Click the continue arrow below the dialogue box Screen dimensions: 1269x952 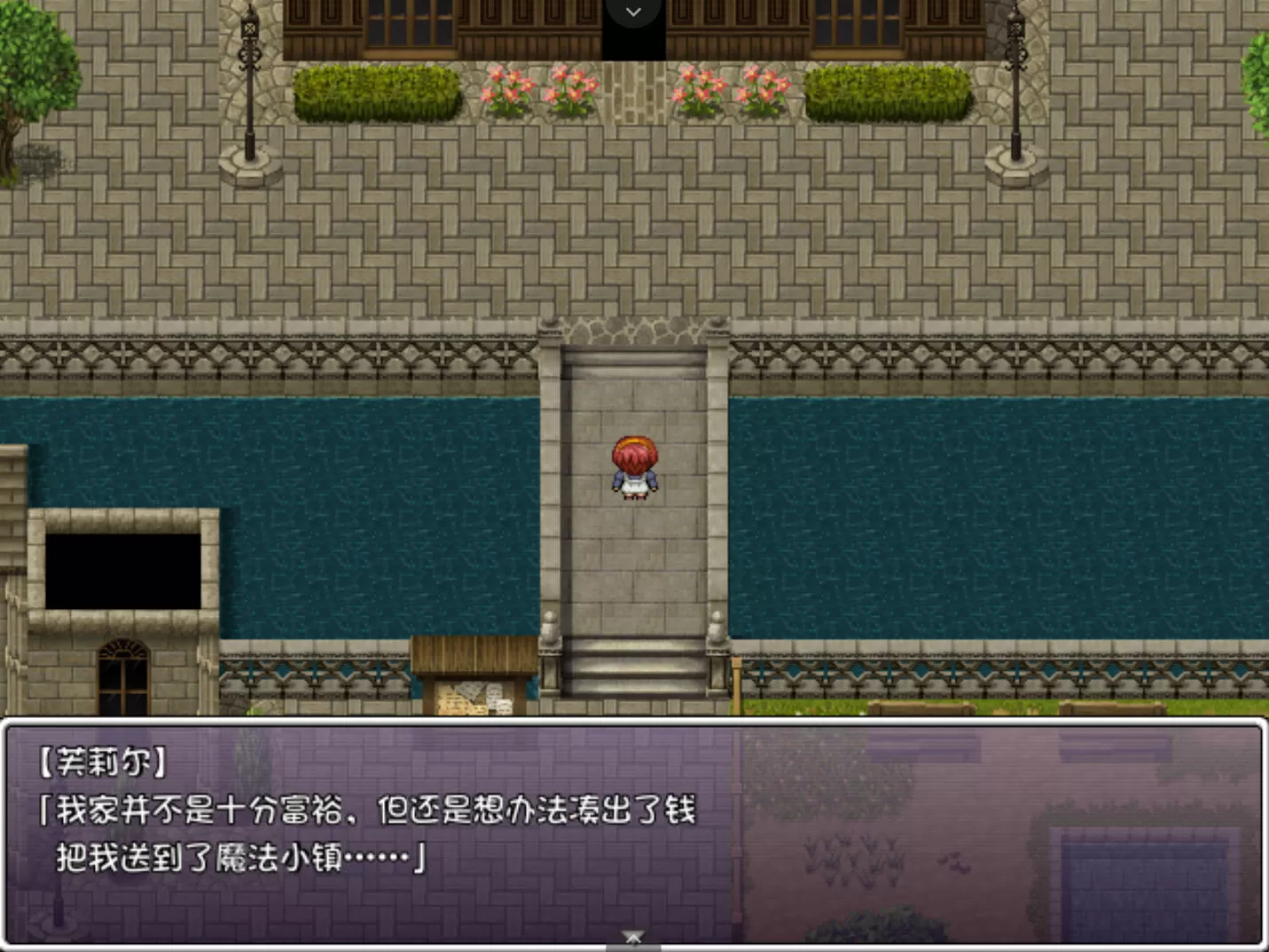[632, 937]
